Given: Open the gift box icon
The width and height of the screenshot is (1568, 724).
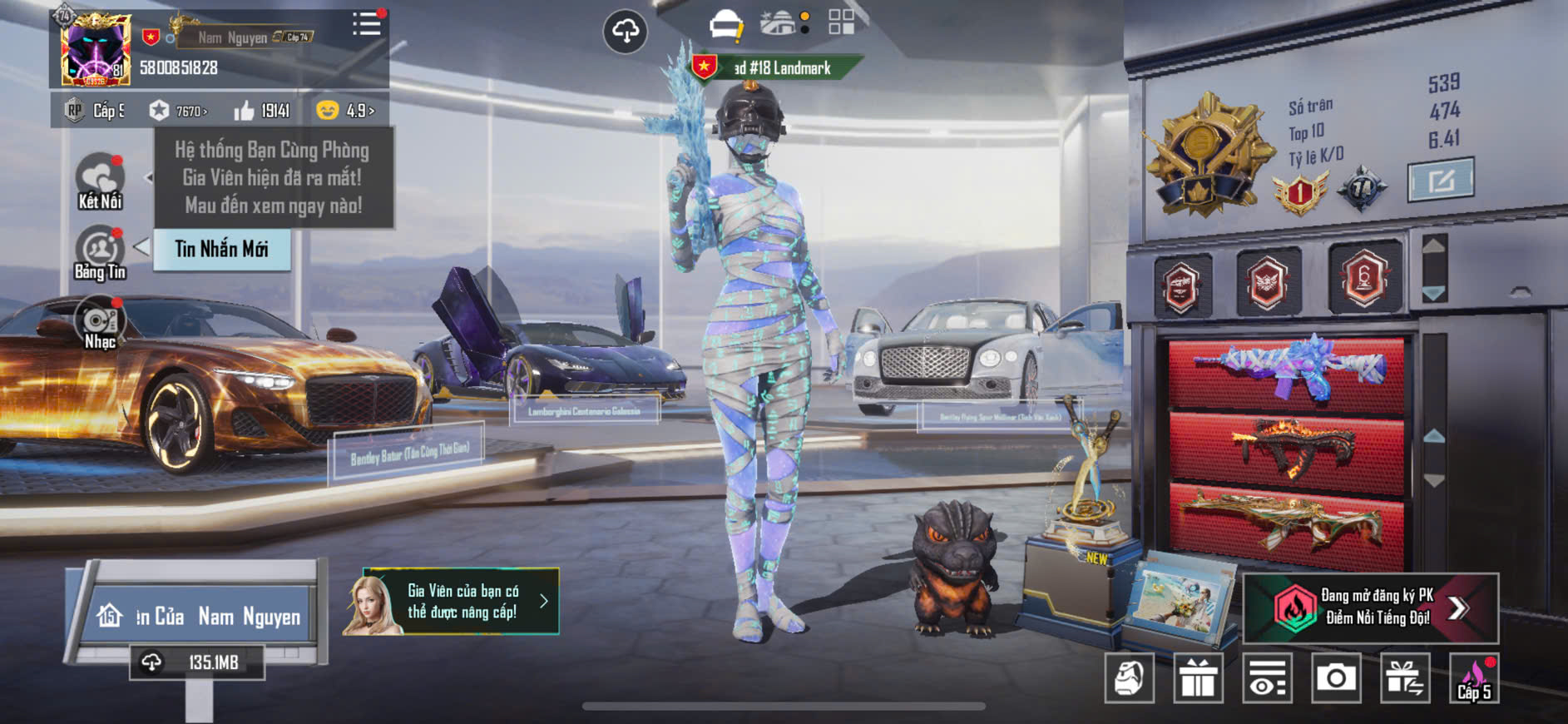Looking at the screenshot, I should point(1198,678).
